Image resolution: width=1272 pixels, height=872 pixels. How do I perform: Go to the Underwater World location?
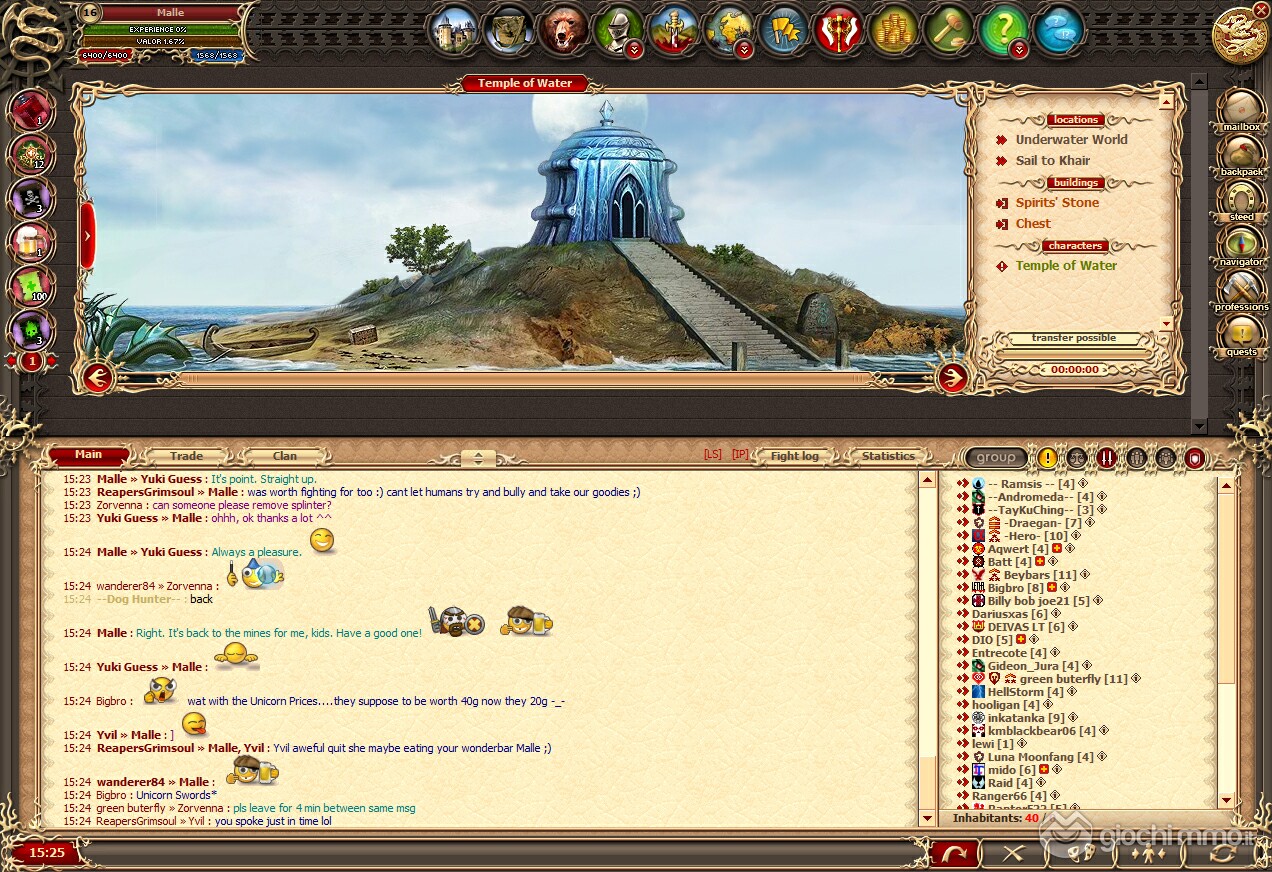click(1071, 140)
